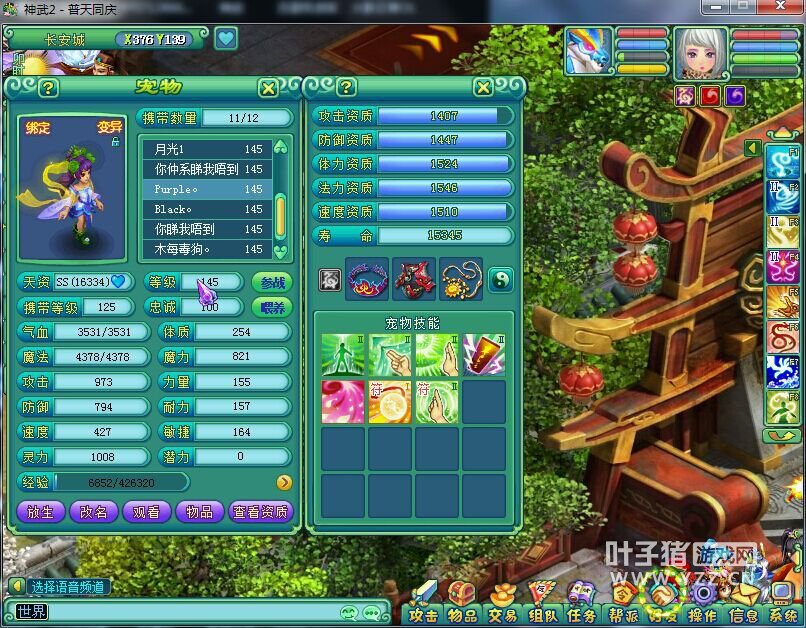The width and height of the screenshot is (806, 628).
Task: Open the 系统 system menu
Action: point(782,615)
